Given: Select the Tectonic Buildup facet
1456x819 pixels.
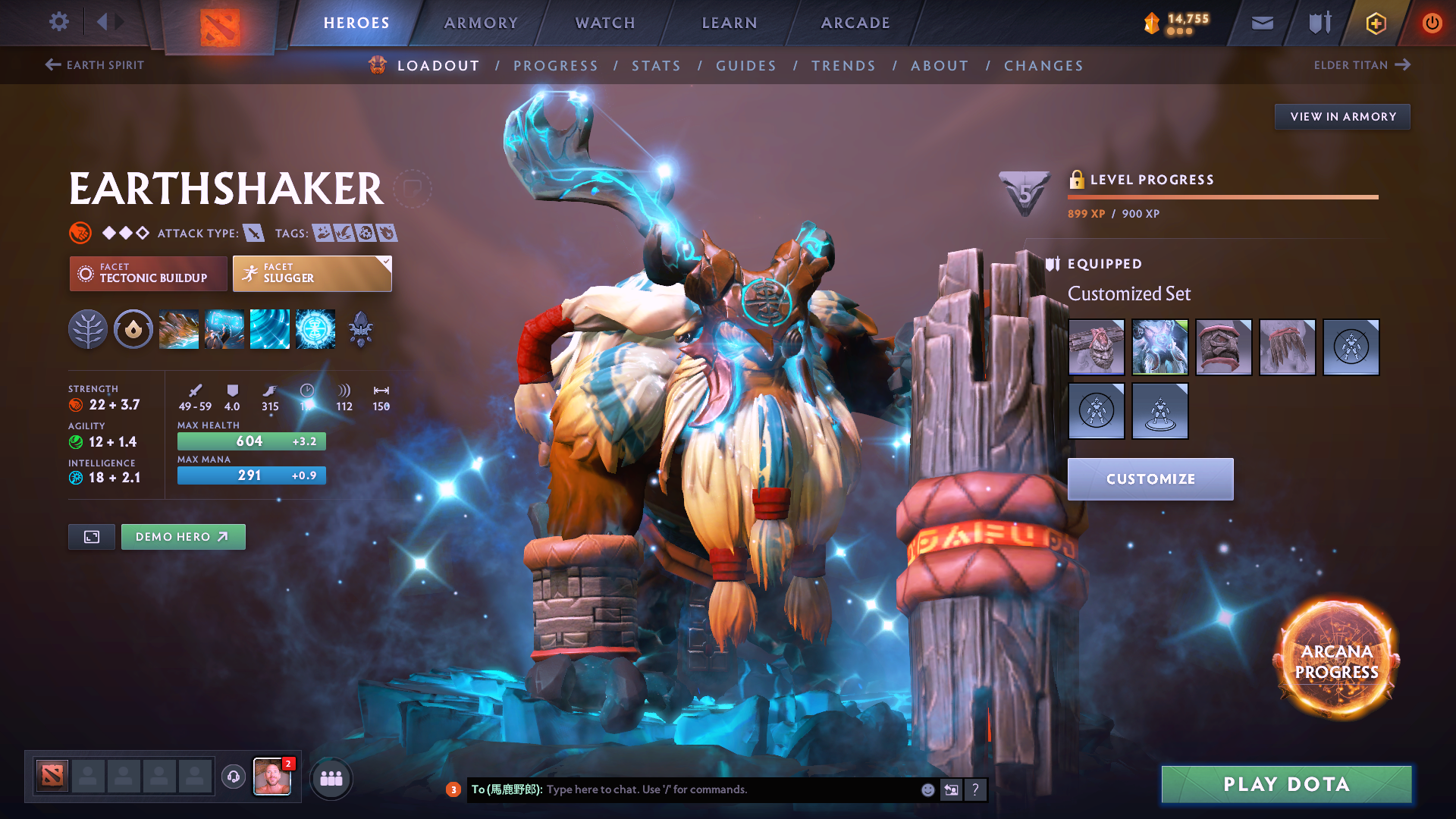Looking at the screenshot, I should click(148, 273).
